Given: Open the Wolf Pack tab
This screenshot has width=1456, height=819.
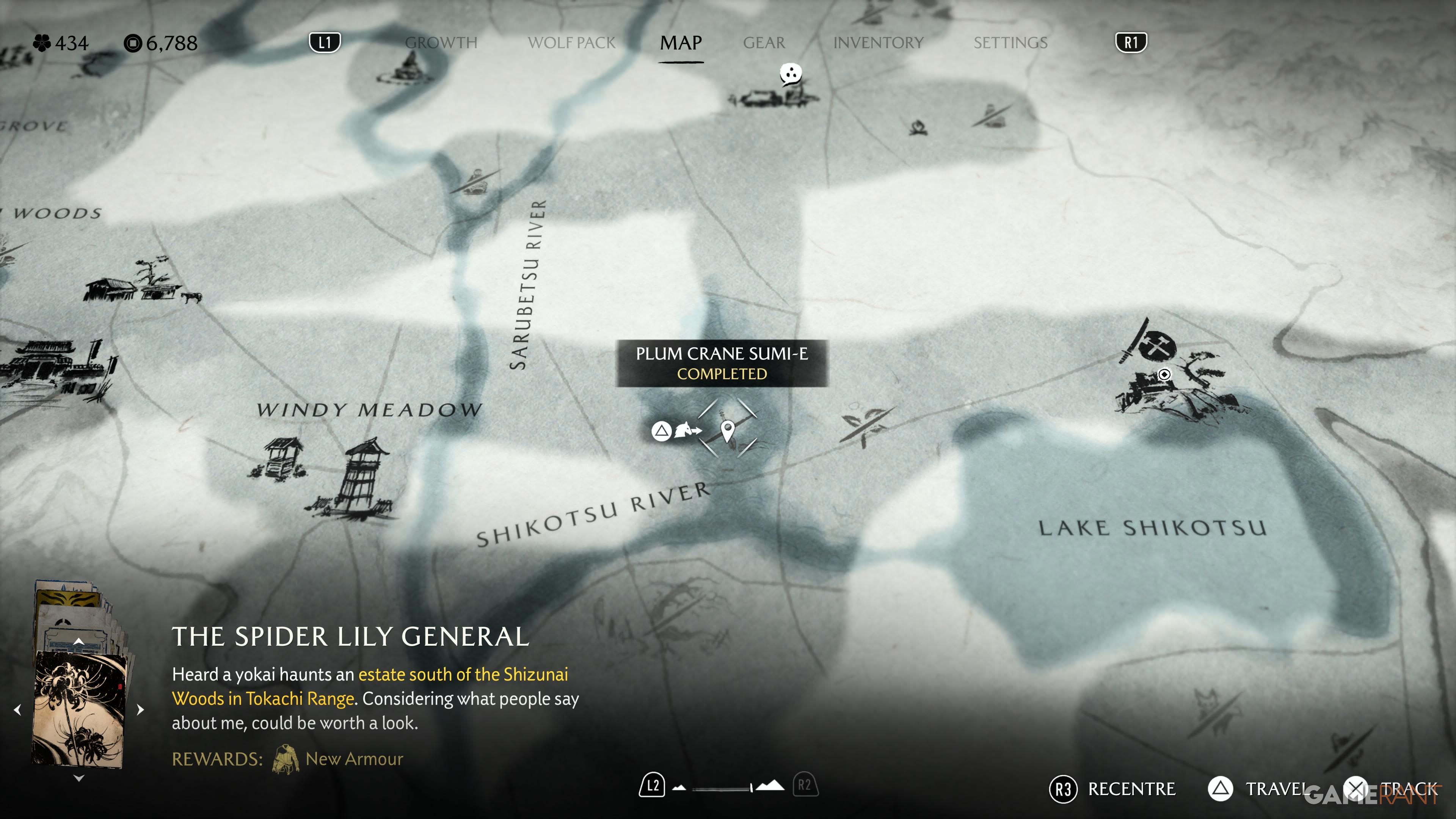Looking at the screenshot, I should click(571, 43).
